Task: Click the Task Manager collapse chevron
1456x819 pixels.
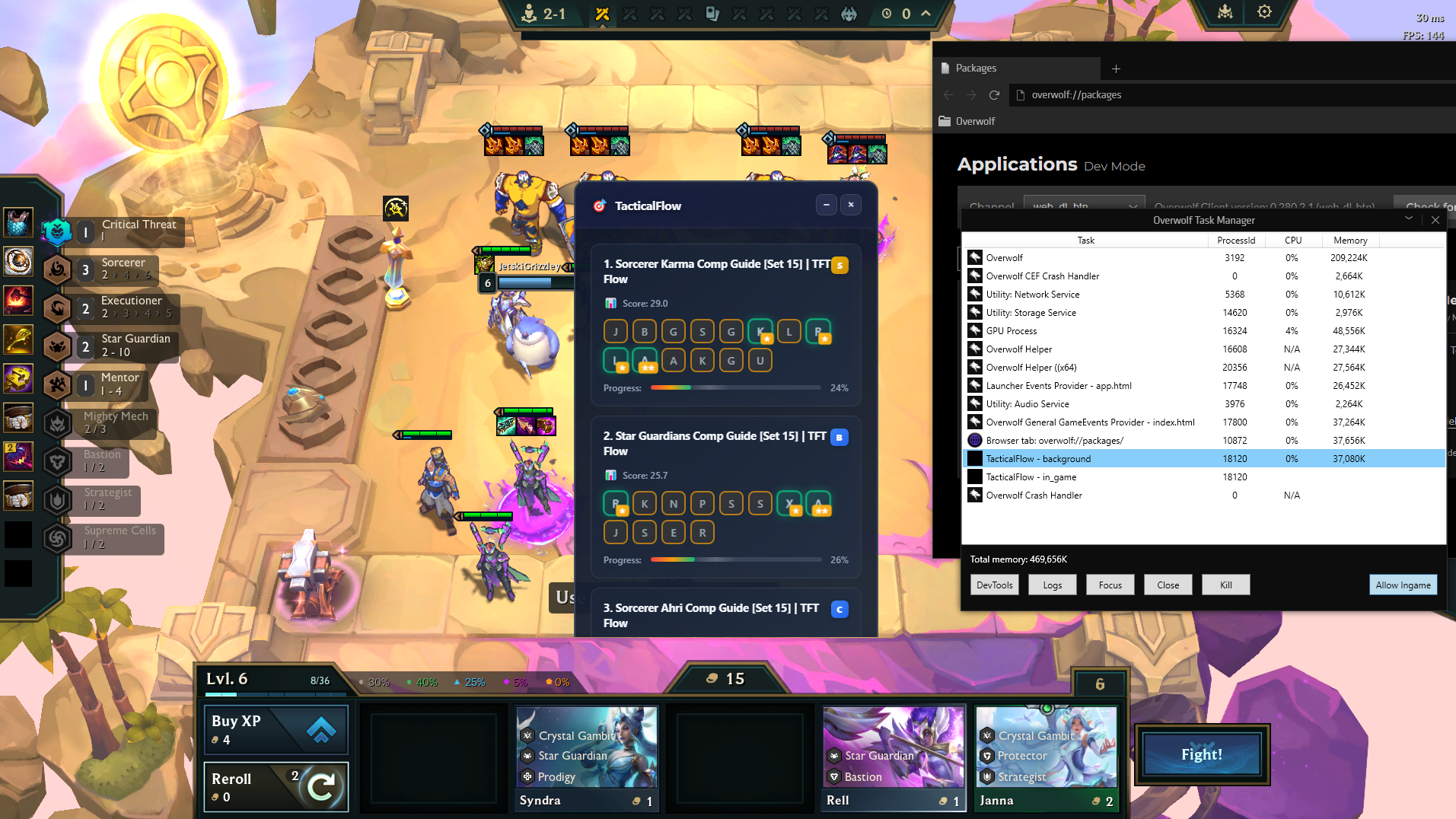Action: [1409, 219]
